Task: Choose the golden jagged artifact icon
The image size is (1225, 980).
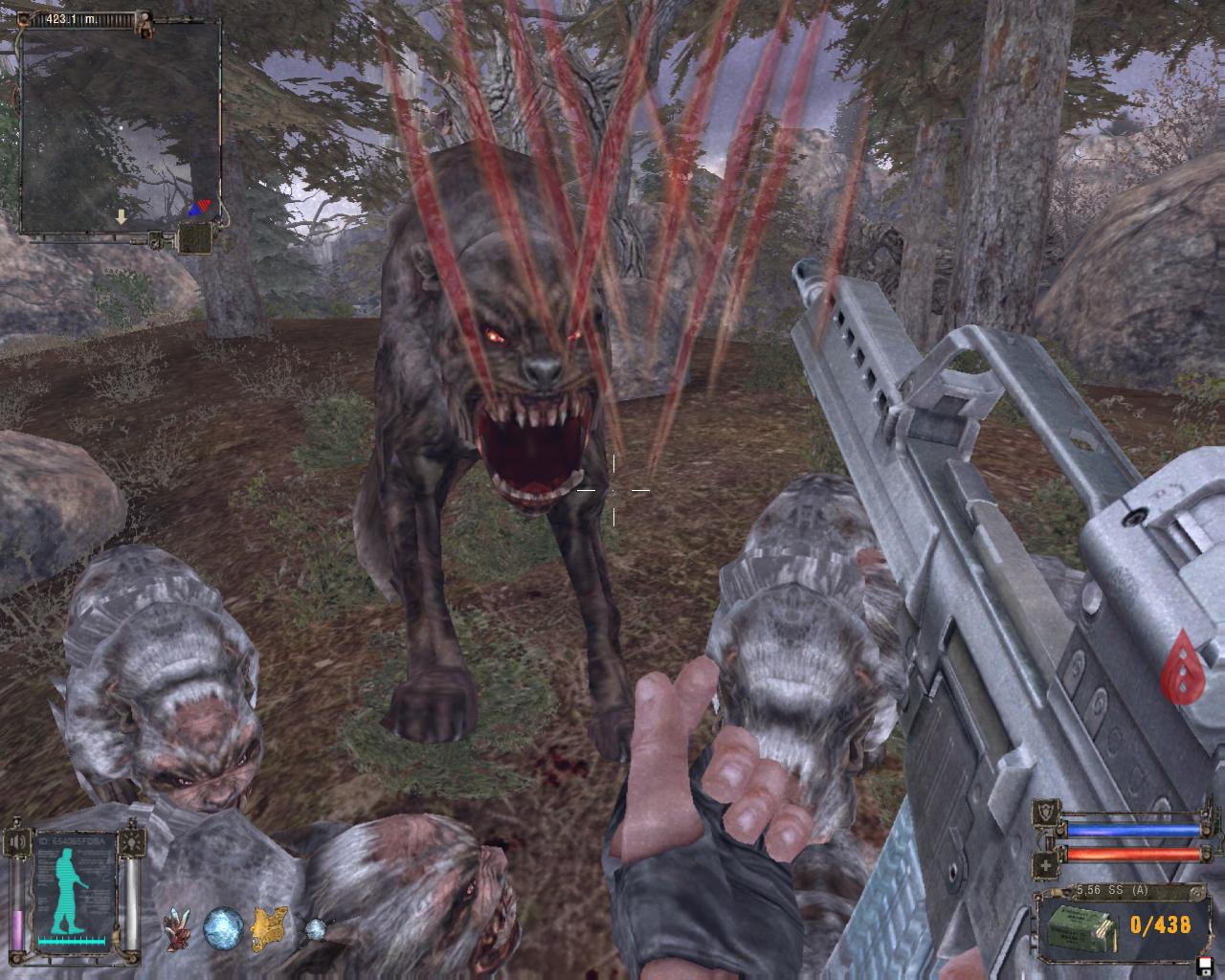Action: tap(270, 927)
